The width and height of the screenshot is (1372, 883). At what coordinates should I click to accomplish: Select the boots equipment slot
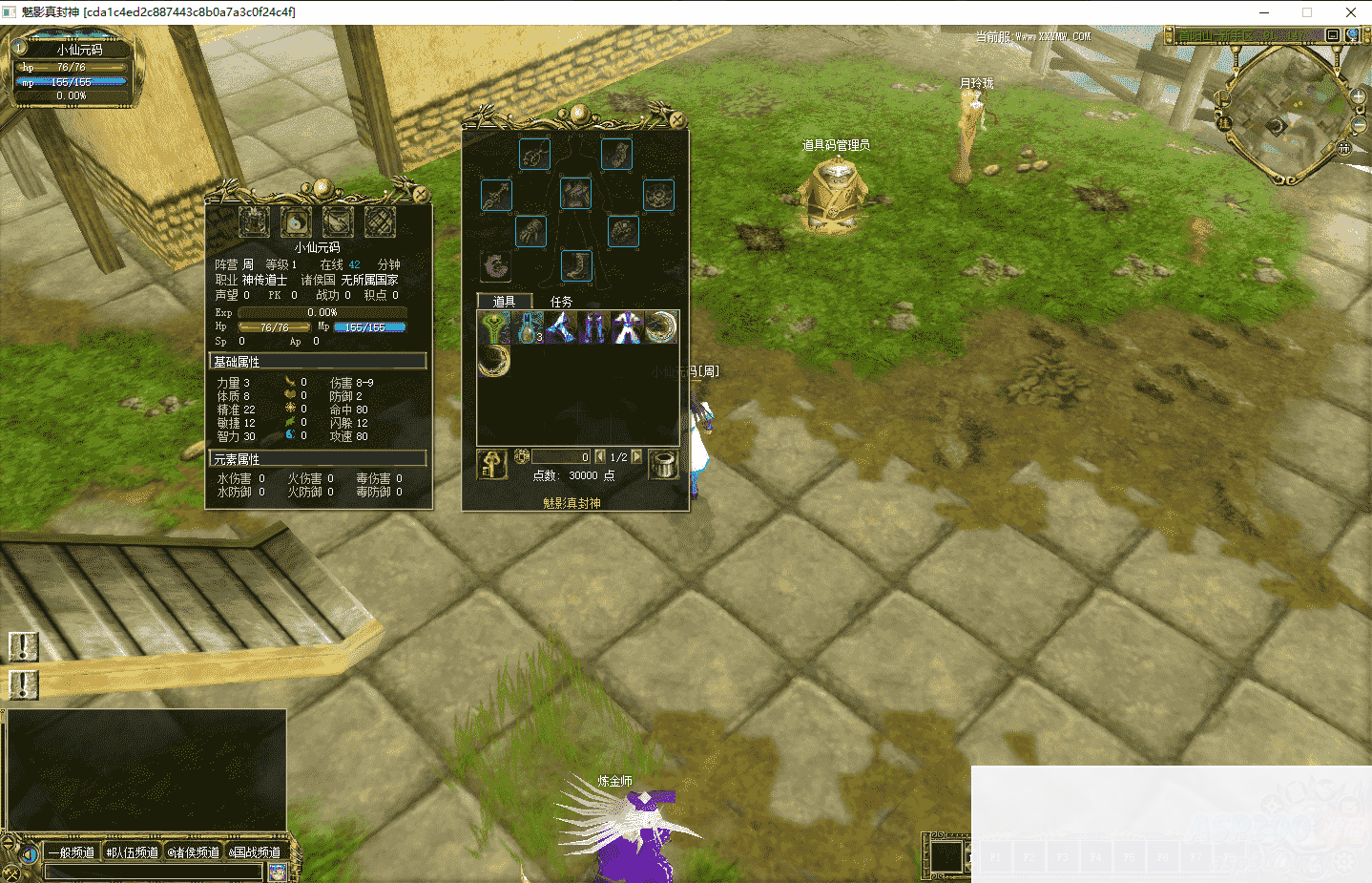coord(576,265)
